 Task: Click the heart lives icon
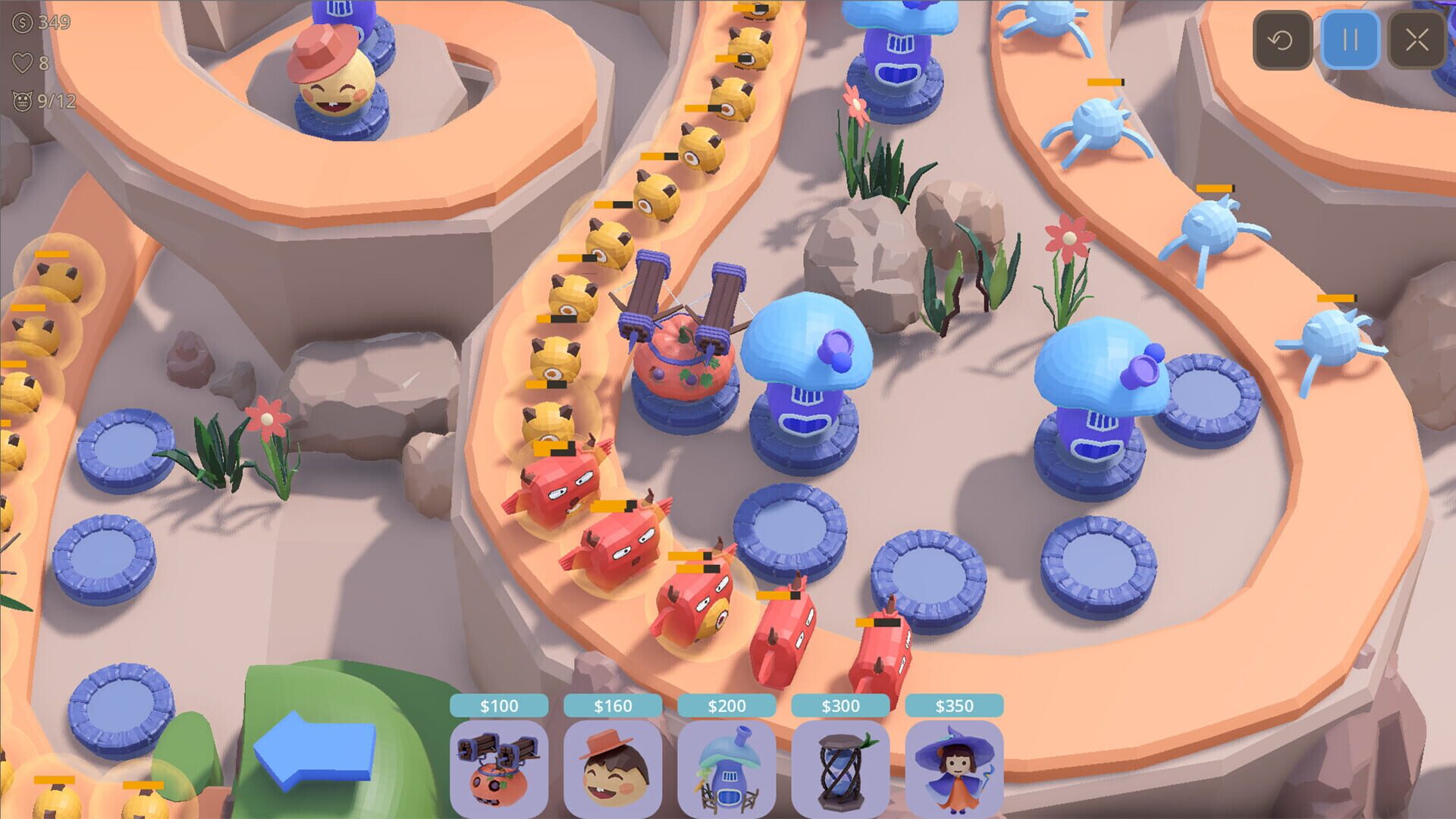[23, 64]
